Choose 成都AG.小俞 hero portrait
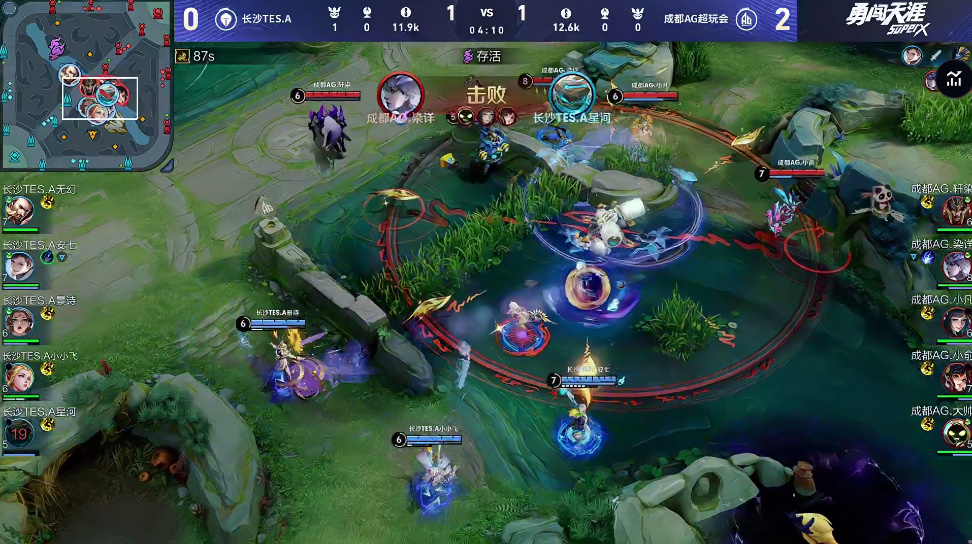The width and height of the screenshot is (972, 544). tap(956, 377)
